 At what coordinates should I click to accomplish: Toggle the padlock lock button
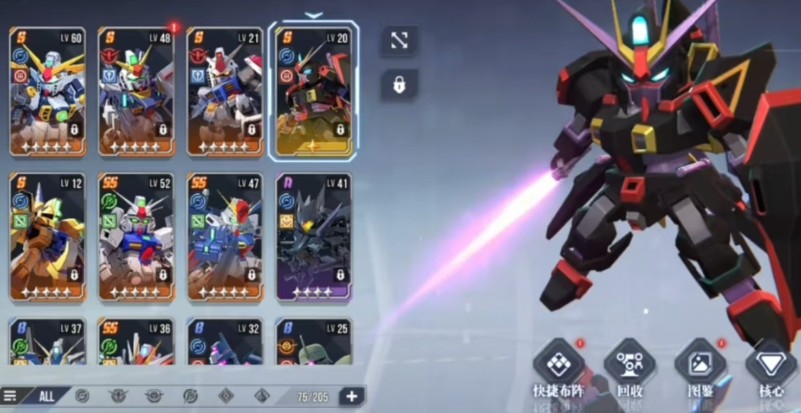tap(399, 85)
